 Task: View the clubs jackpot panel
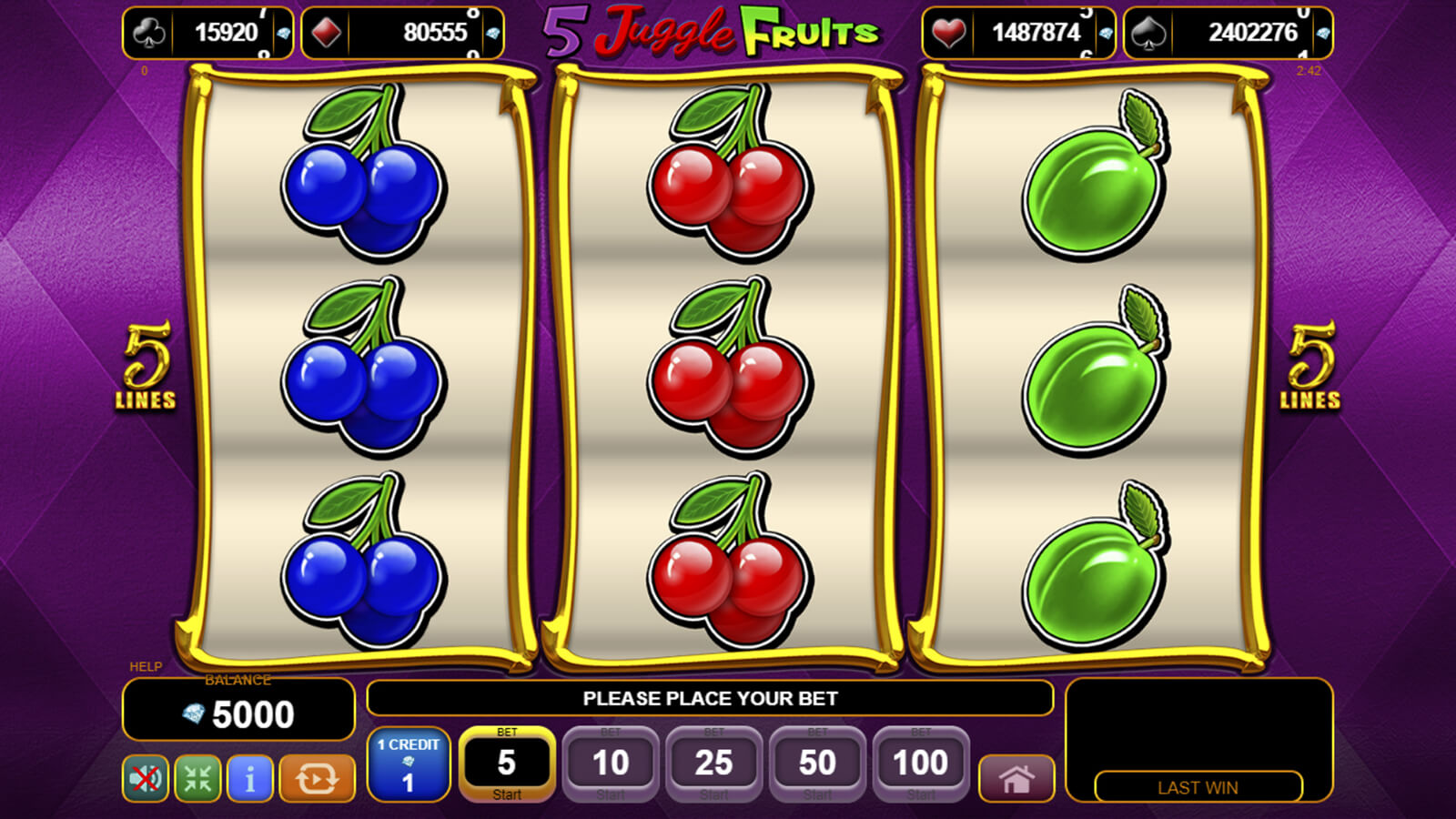click(207, 33)
